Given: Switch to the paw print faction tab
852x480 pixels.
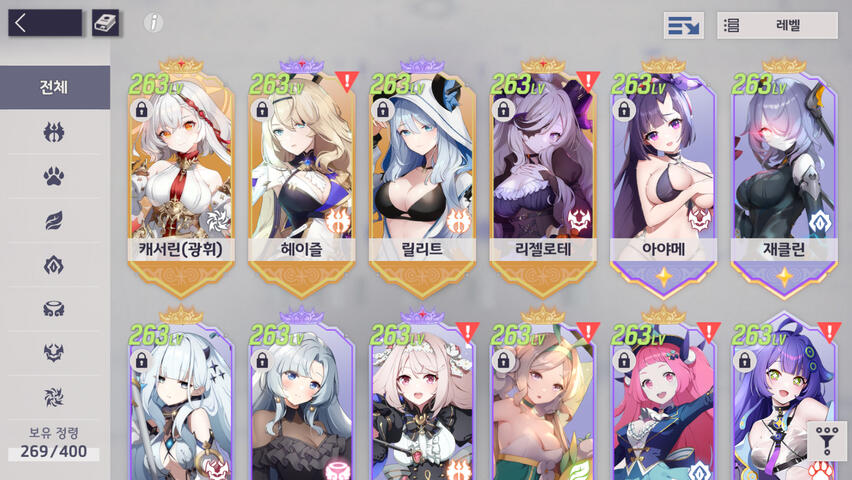Looking at the screenshot, I should click(x=54, y=177).
